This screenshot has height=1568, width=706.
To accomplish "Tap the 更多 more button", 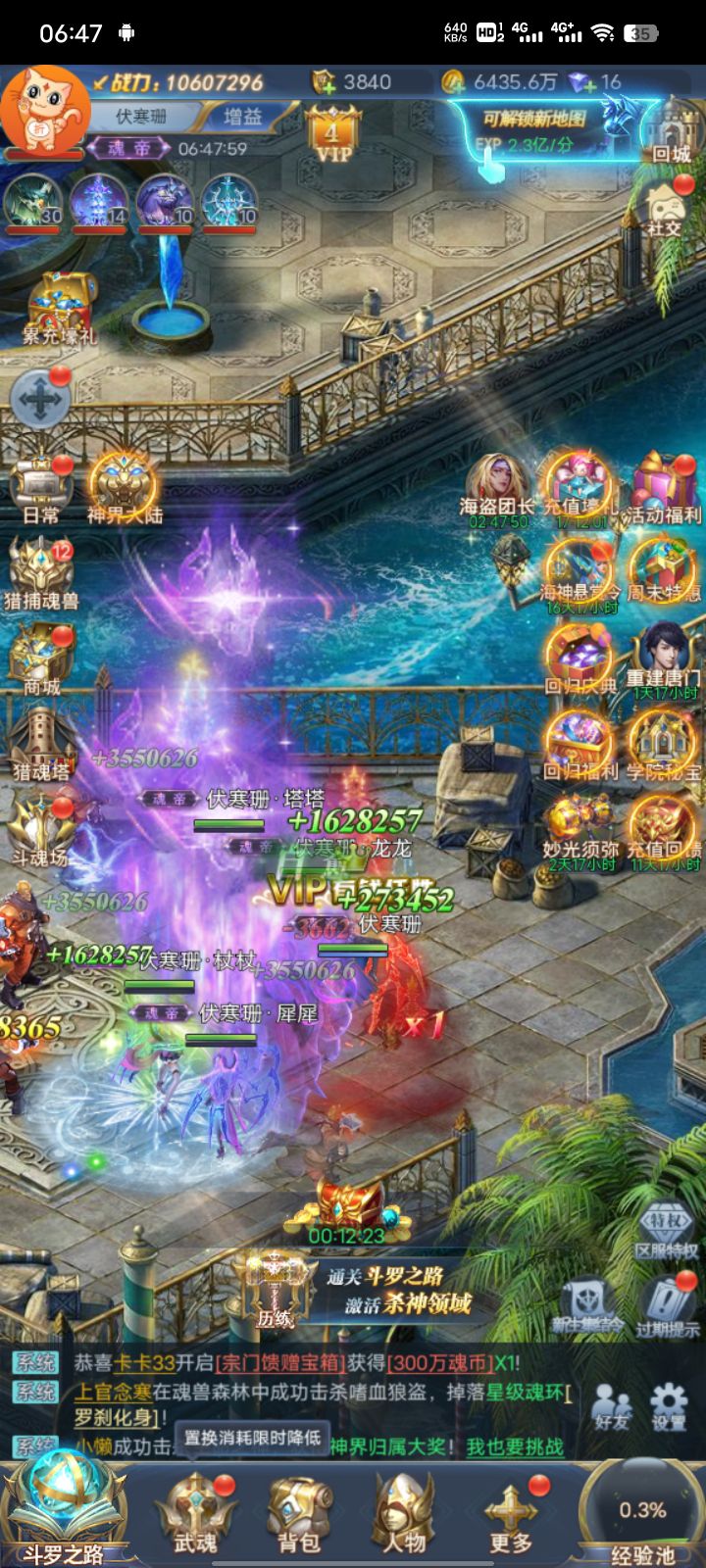I will pos(510,1514).
